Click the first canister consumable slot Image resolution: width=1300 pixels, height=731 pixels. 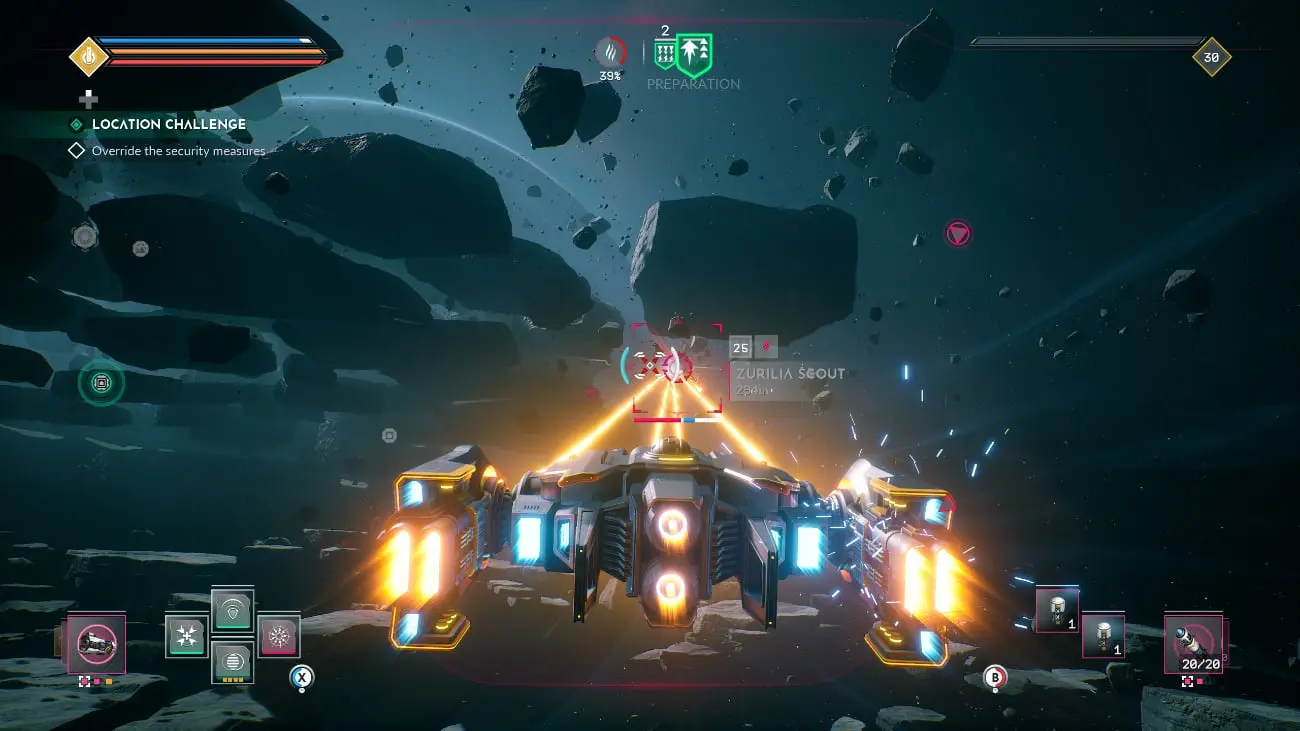pyautogui.click(x=1057, y=612)
